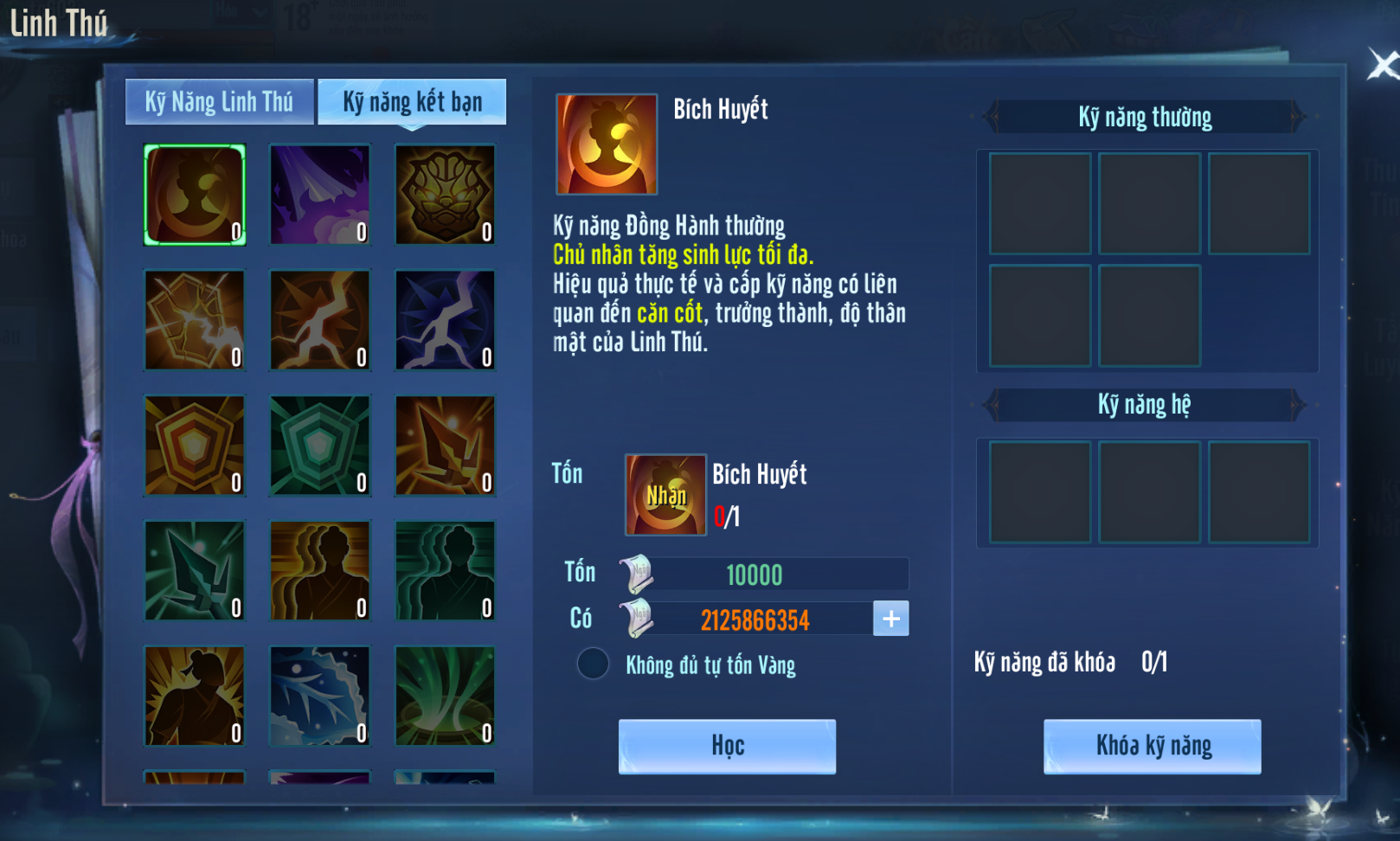Tap the Bích Huyết Nhận material icon
The width and height of the screenshot is (1400, 841).
point(665,495)
